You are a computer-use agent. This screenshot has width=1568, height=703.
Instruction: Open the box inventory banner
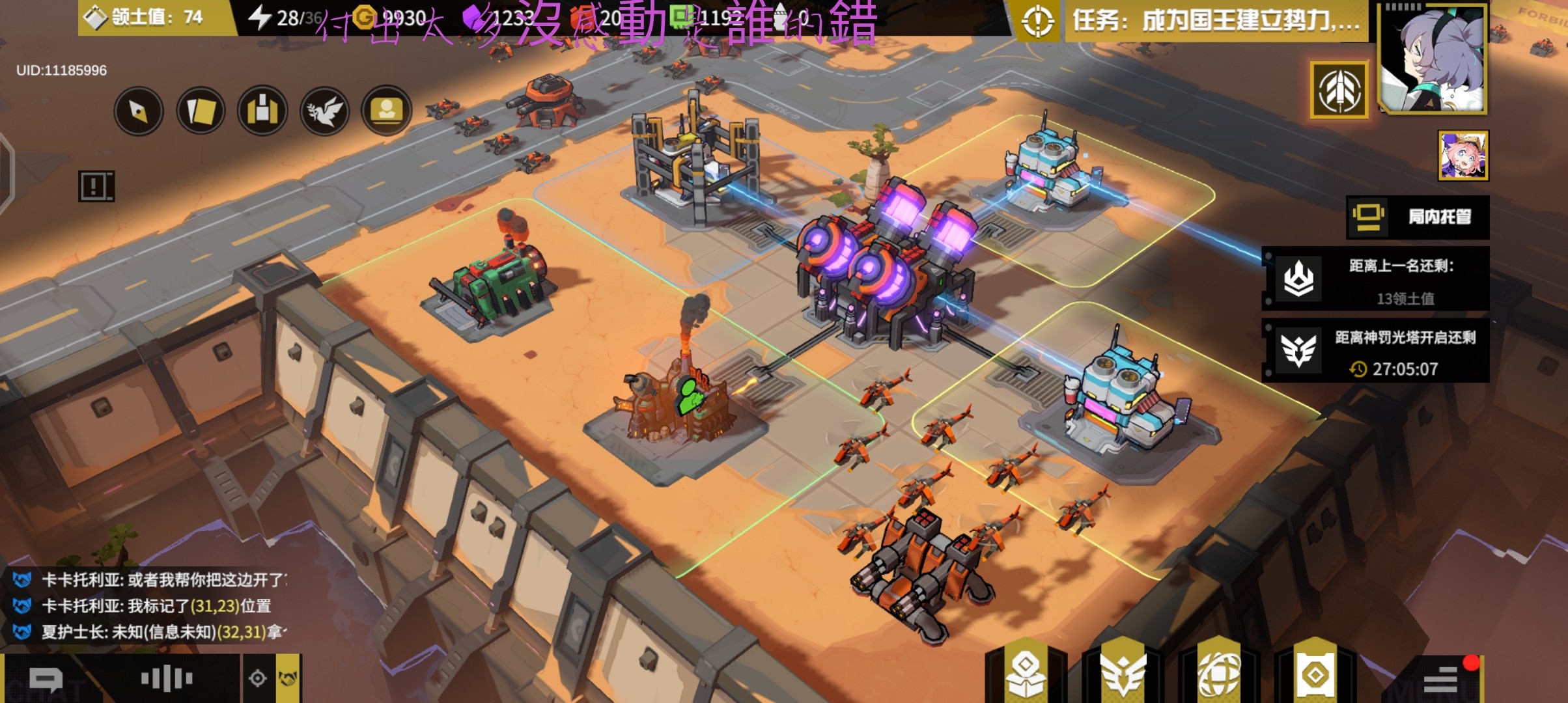[x=1026, y=674]
